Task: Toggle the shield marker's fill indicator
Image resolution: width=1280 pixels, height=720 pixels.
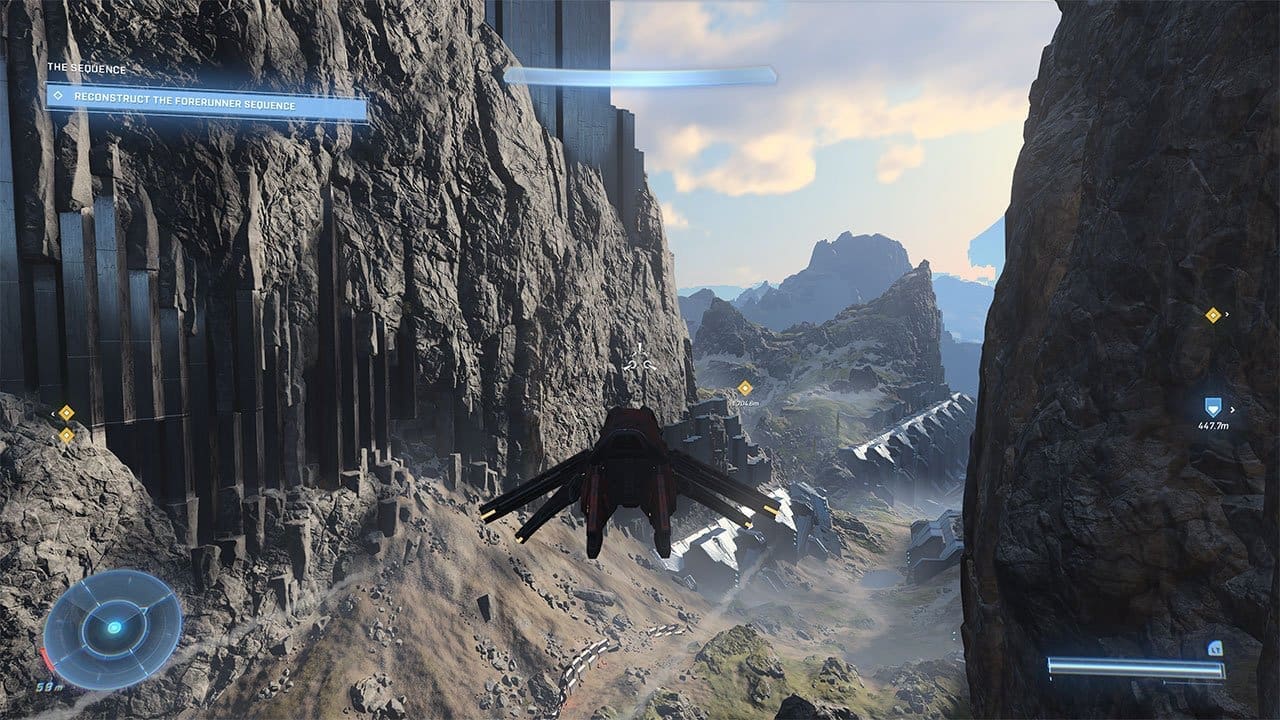Action: click(1213, 410)
